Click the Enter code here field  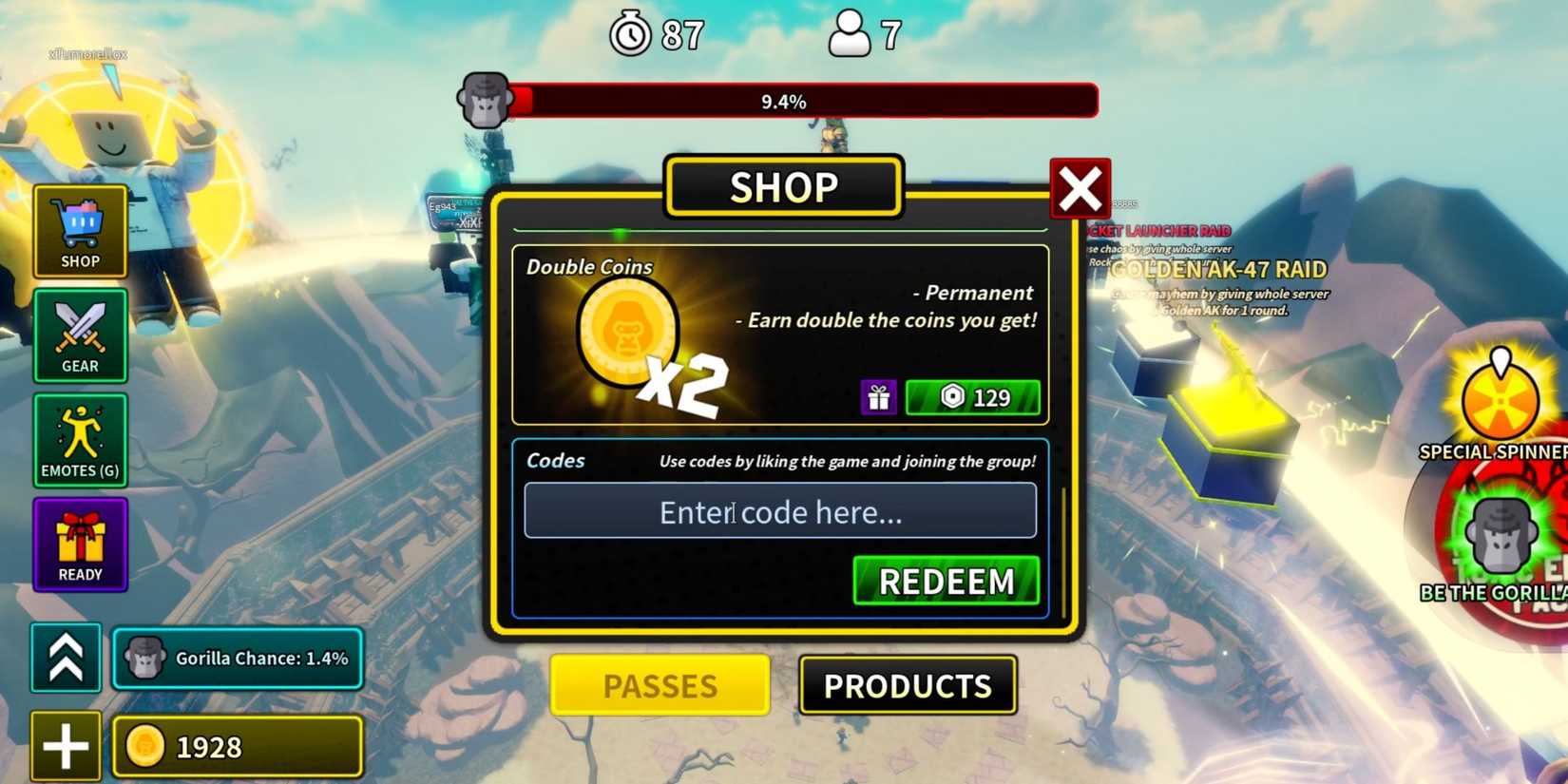(781, 511)
